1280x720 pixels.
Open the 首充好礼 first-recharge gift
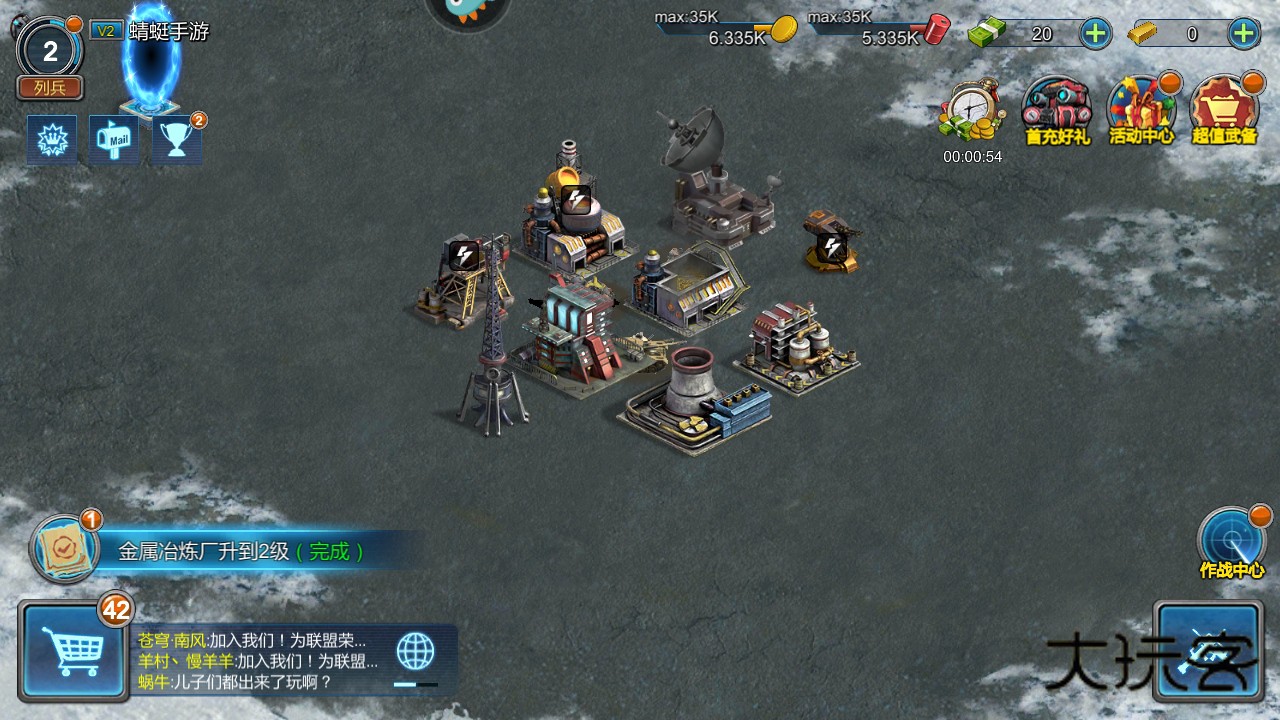coord(1057,109)
